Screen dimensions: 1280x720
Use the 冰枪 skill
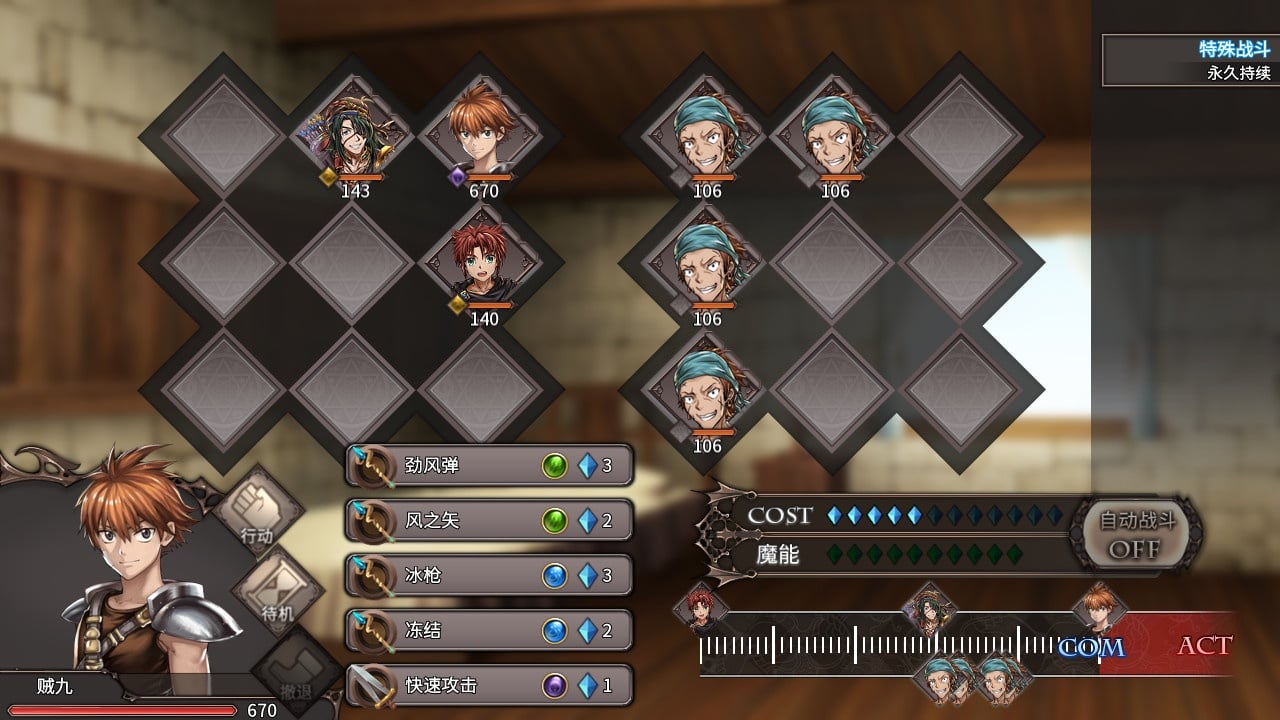click(489, 576)
